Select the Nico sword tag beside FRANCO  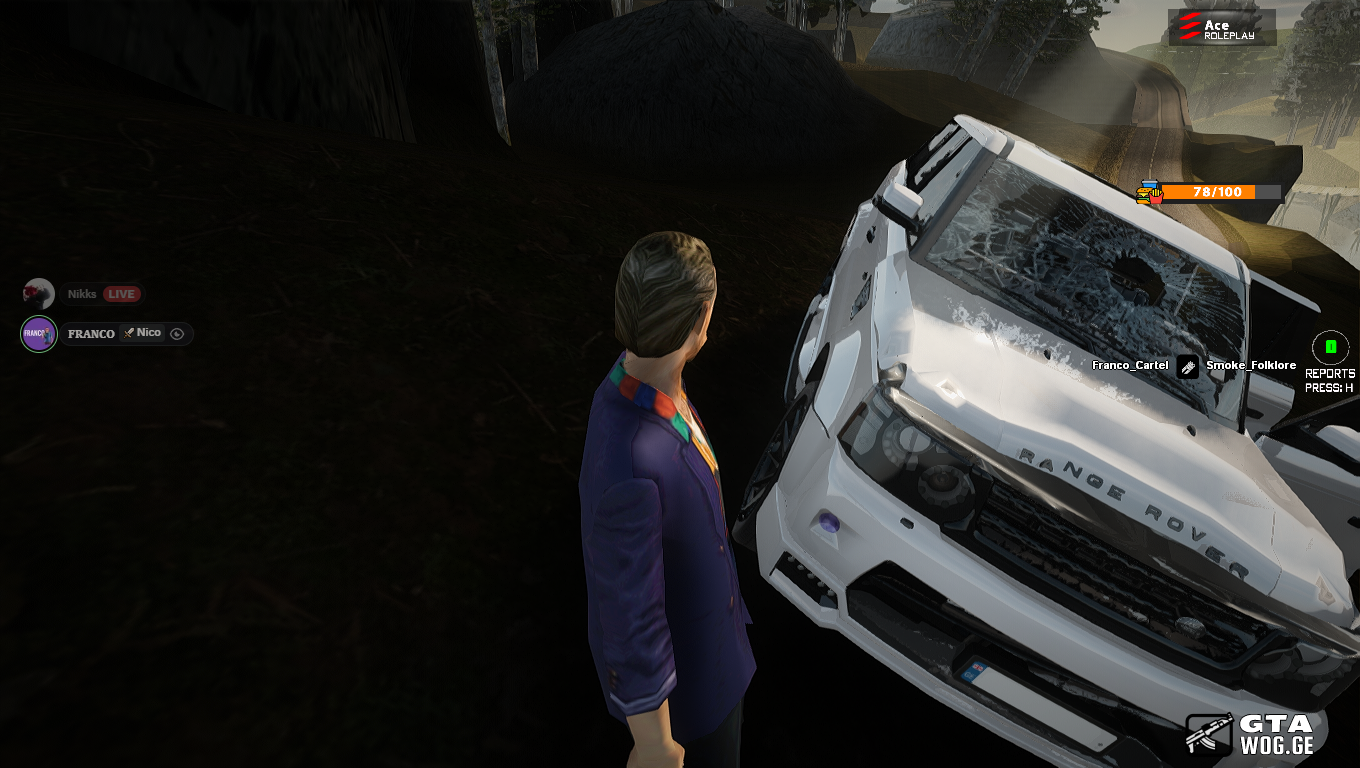[x=141, y=333]
